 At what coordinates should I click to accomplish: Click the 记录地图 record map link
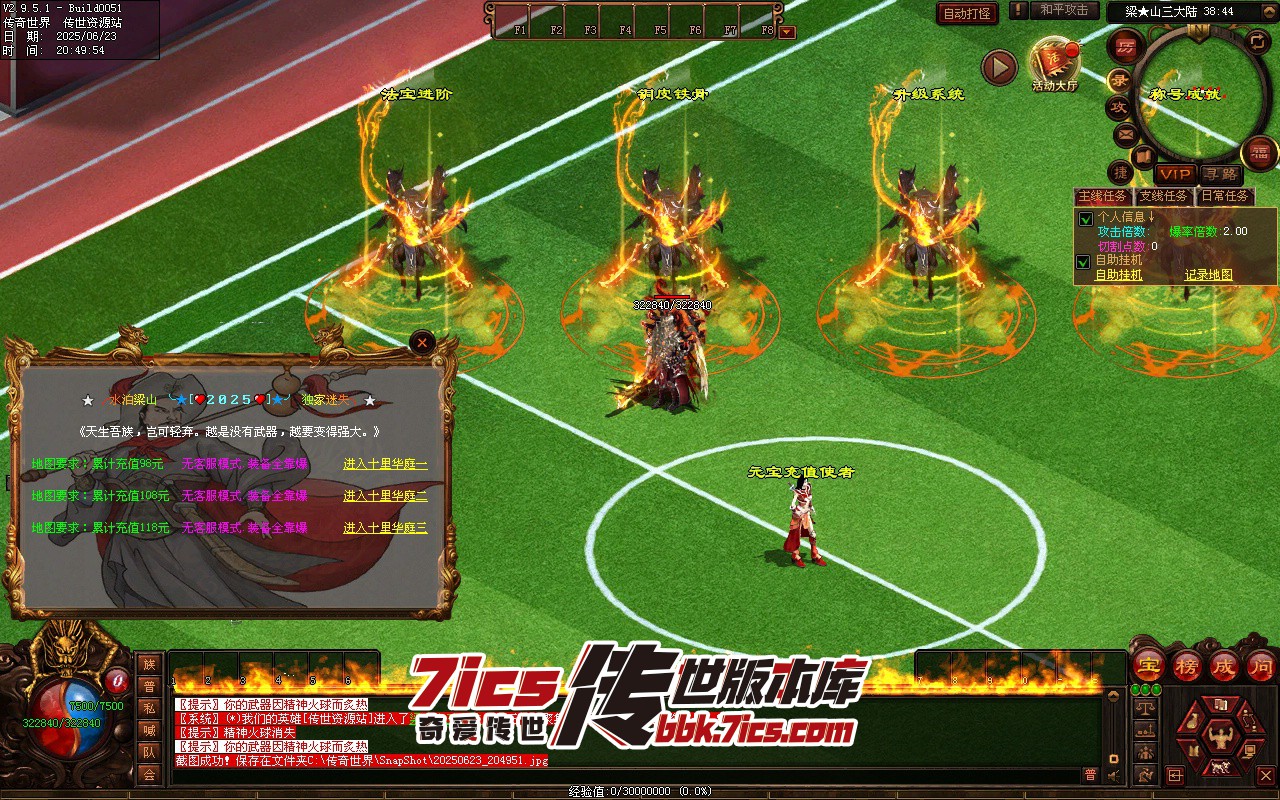(1208, 275)
